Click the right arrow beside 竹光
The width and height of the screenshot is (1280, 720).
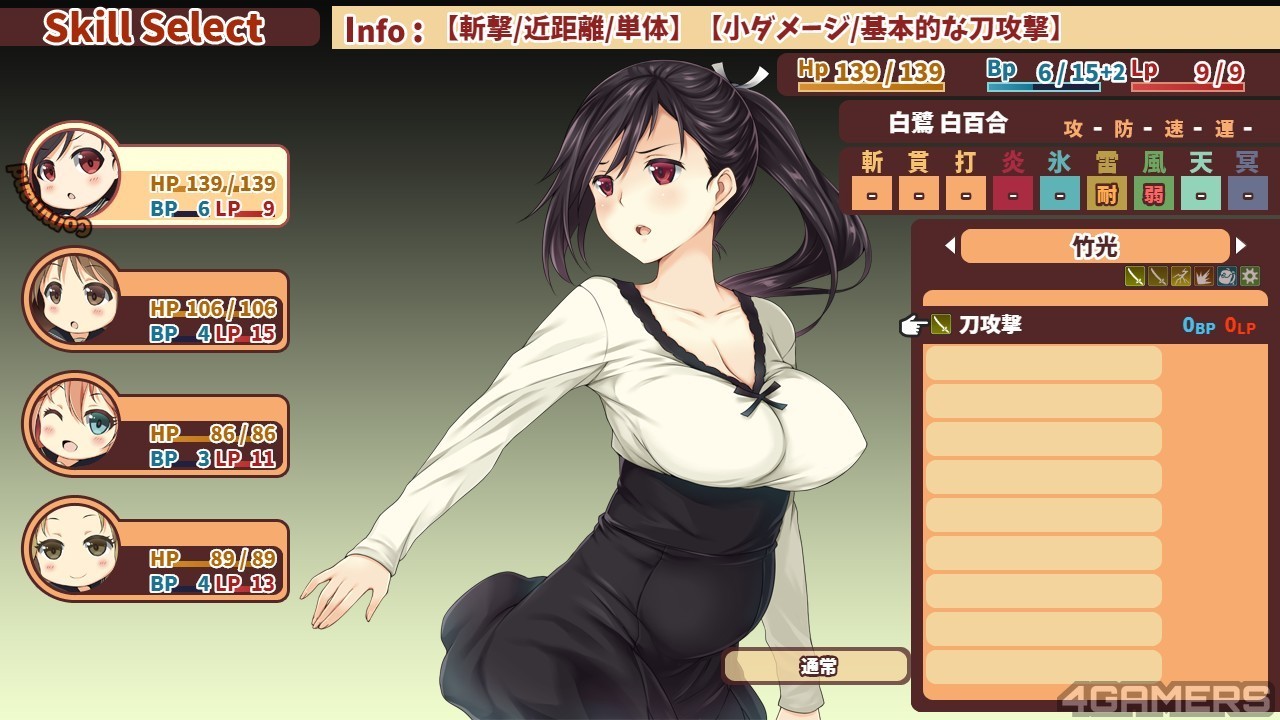pos(1241,246)
